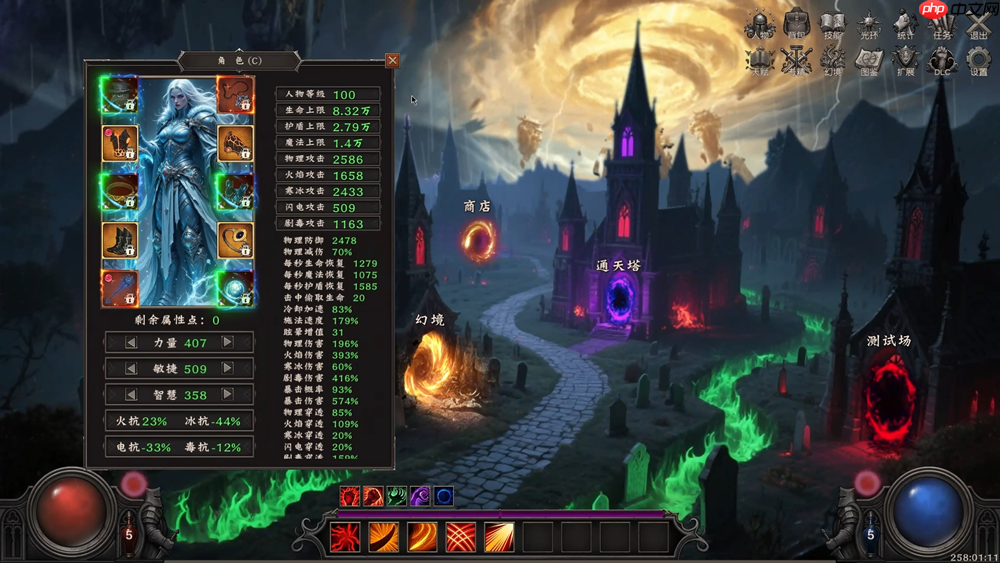Click the 退出 exit button
The height and width of the screenshot is (563, 1000).
[x=978, y=25]
